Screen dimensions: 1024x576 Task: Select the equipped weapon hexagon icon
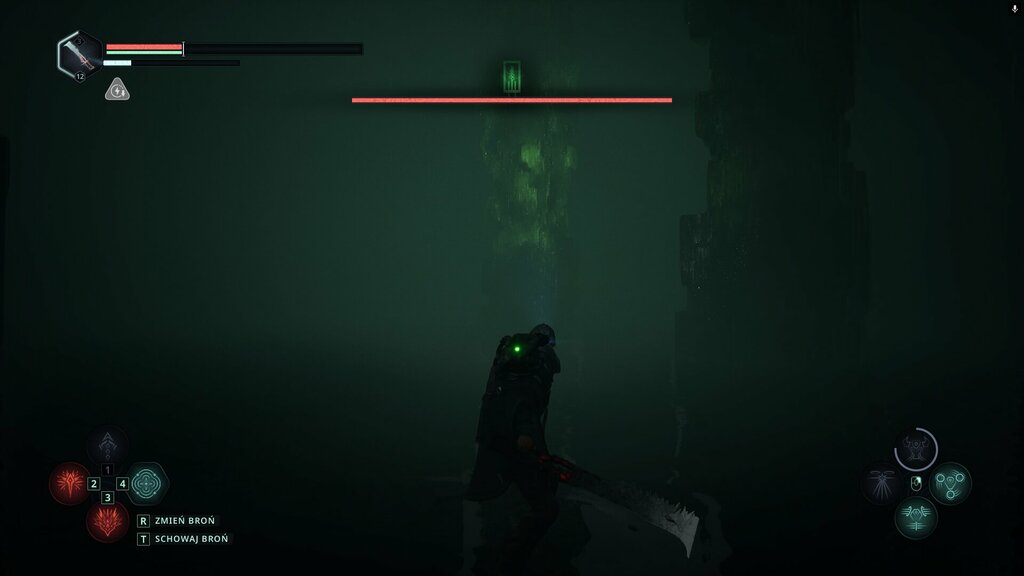point(77,53)
